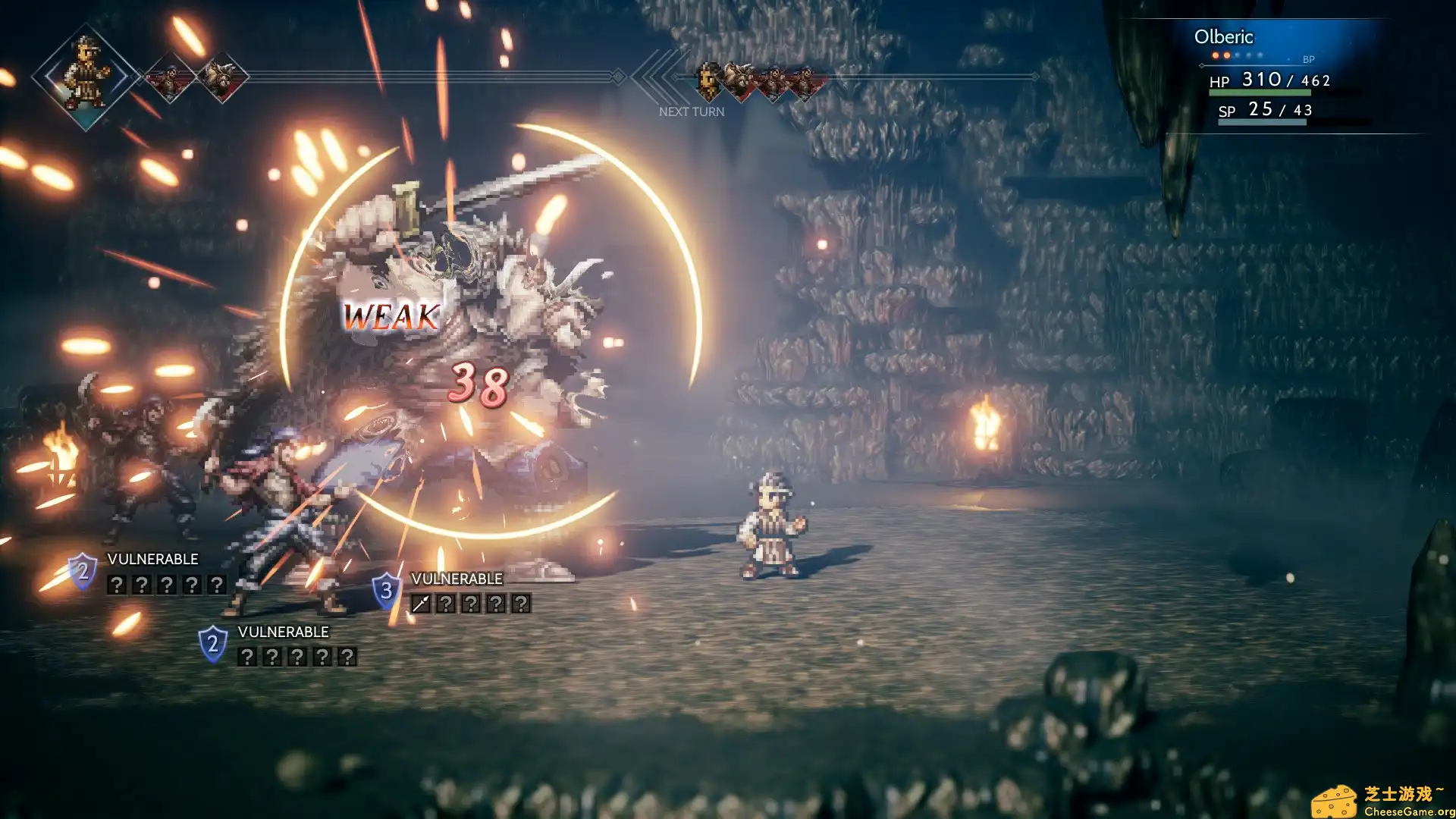
Task: Click Olberic's green HP bar
Action: point(1259,91)
